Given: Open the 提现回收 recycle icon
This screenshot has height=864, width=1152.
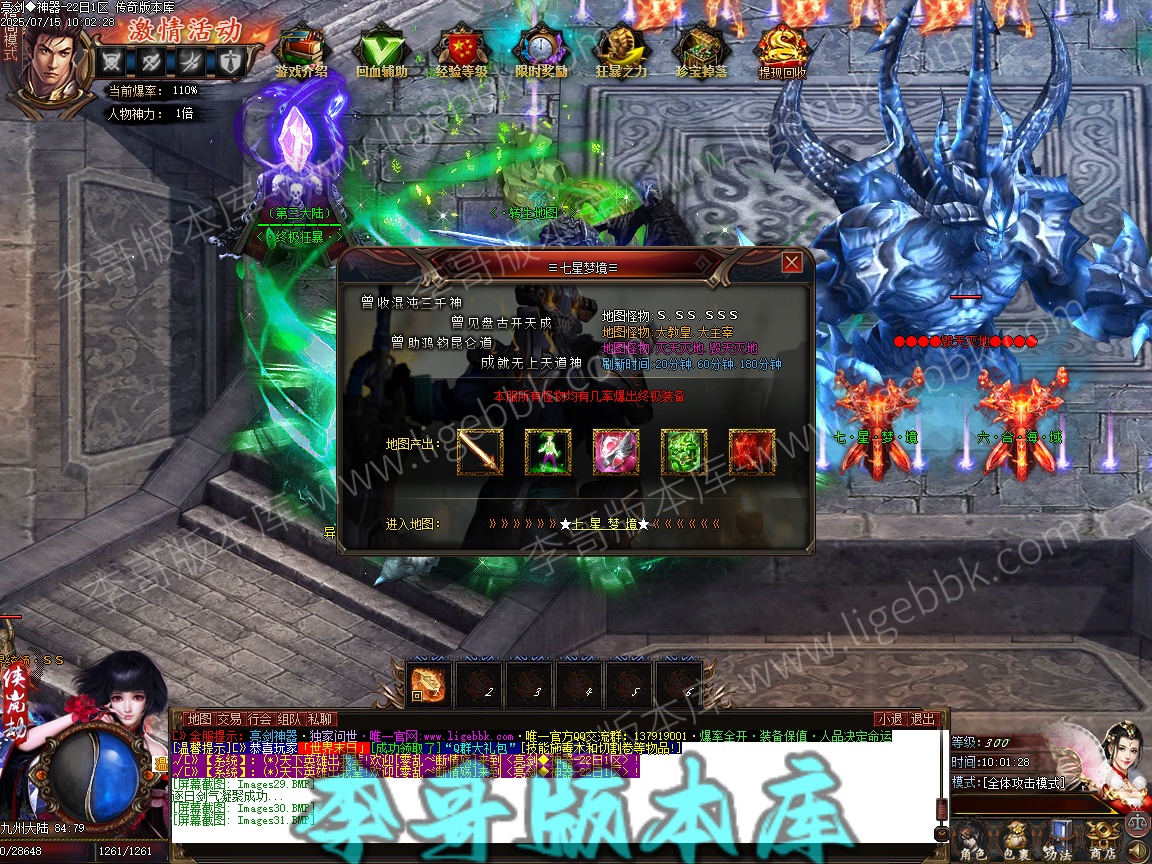Looking at the screenshot, I should click(x=782, y=50).
